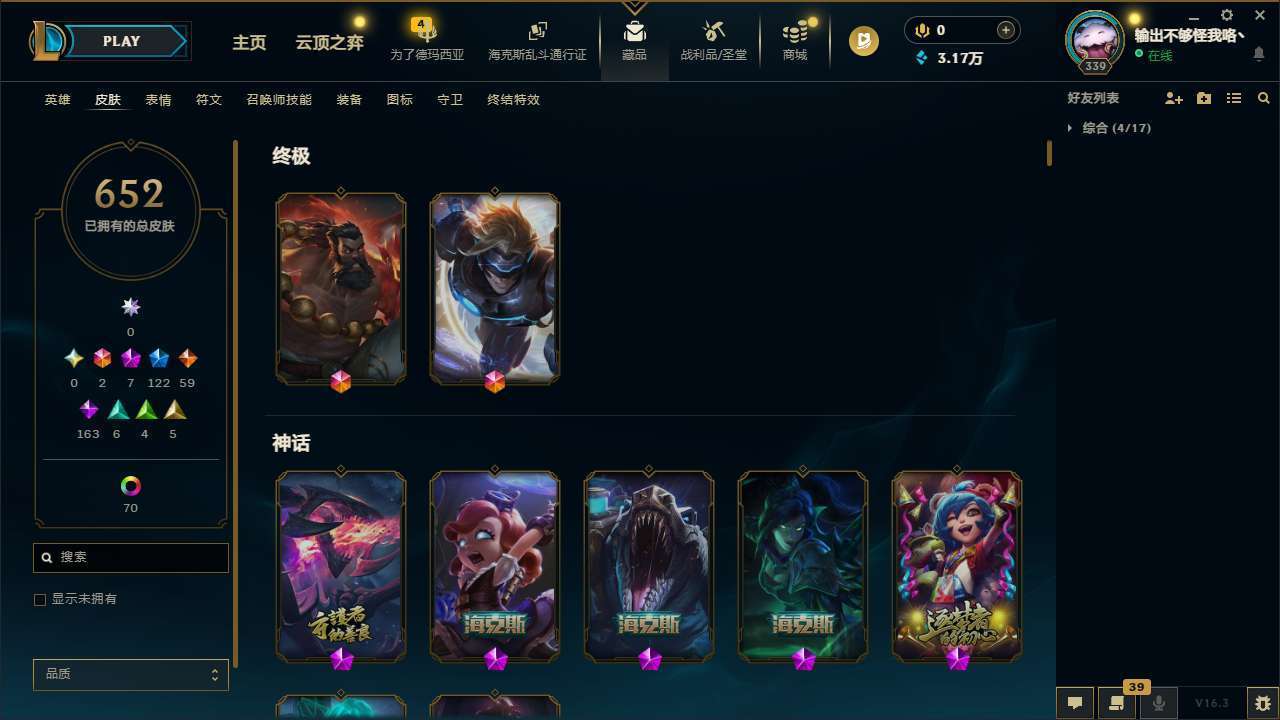Open the add friend icon

tap(1174, 97)
